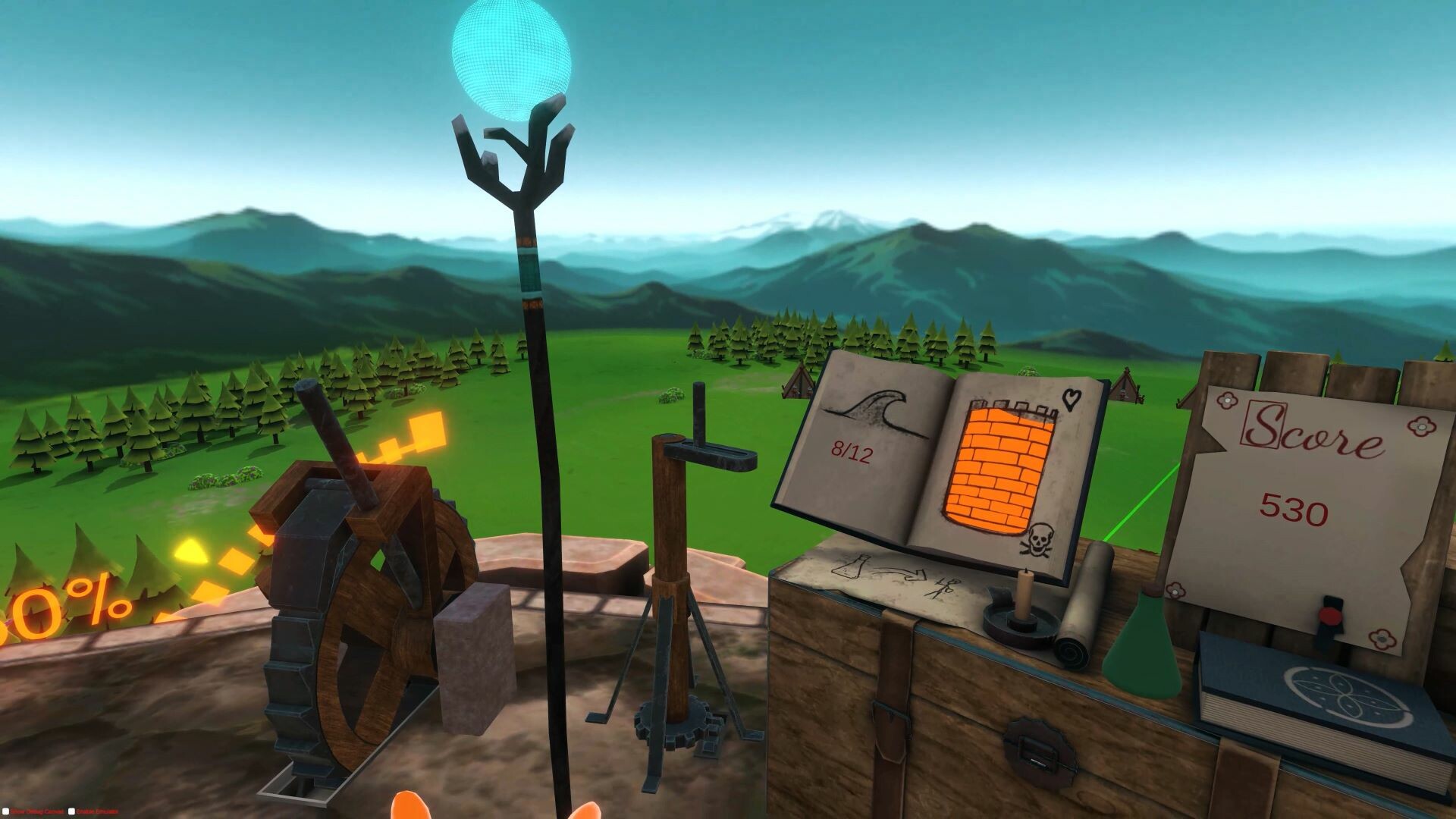Toggle the Enable Emulator checkbox
The width and height of the screenshot is (1456, 819).
(x=72, y=811)
